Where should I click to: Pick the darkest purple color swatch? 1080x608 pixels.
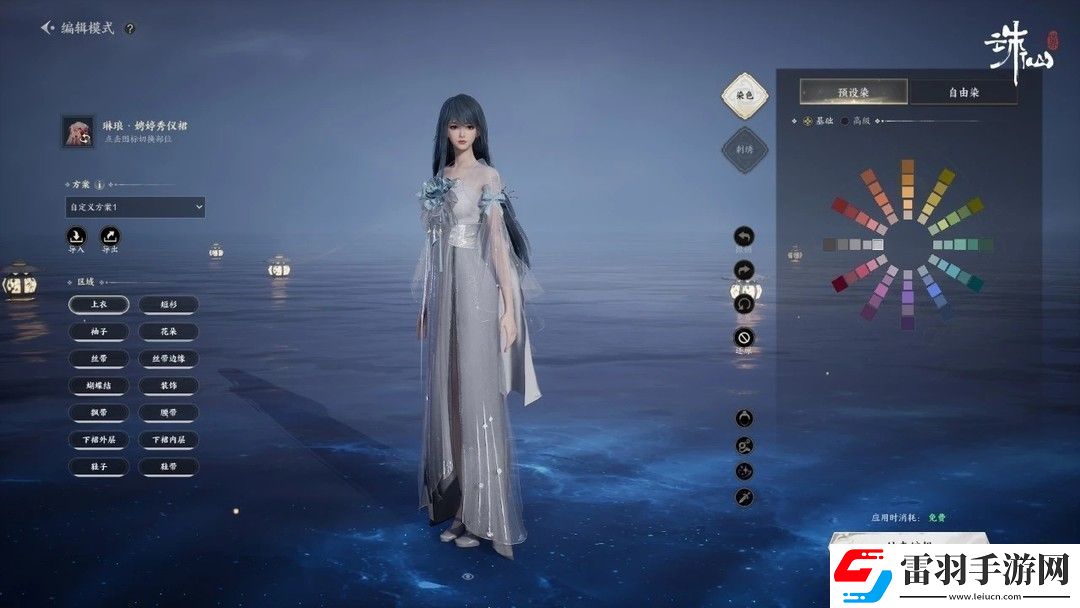click(907, 323)
